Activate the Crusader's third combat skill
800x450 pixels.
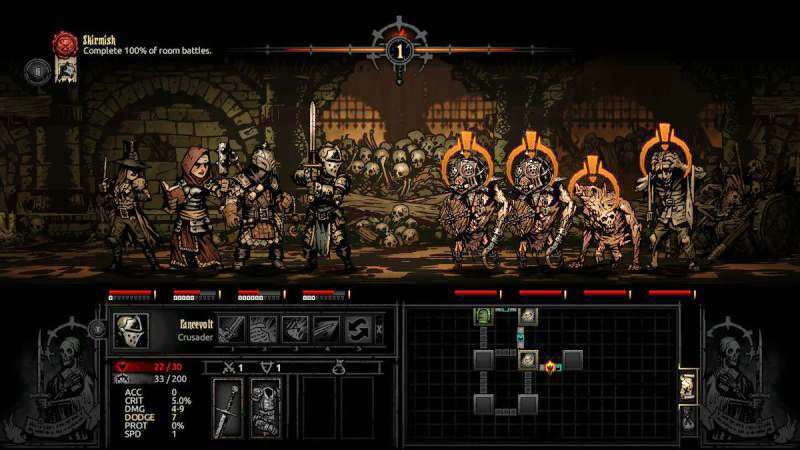[x=295, y=330]
